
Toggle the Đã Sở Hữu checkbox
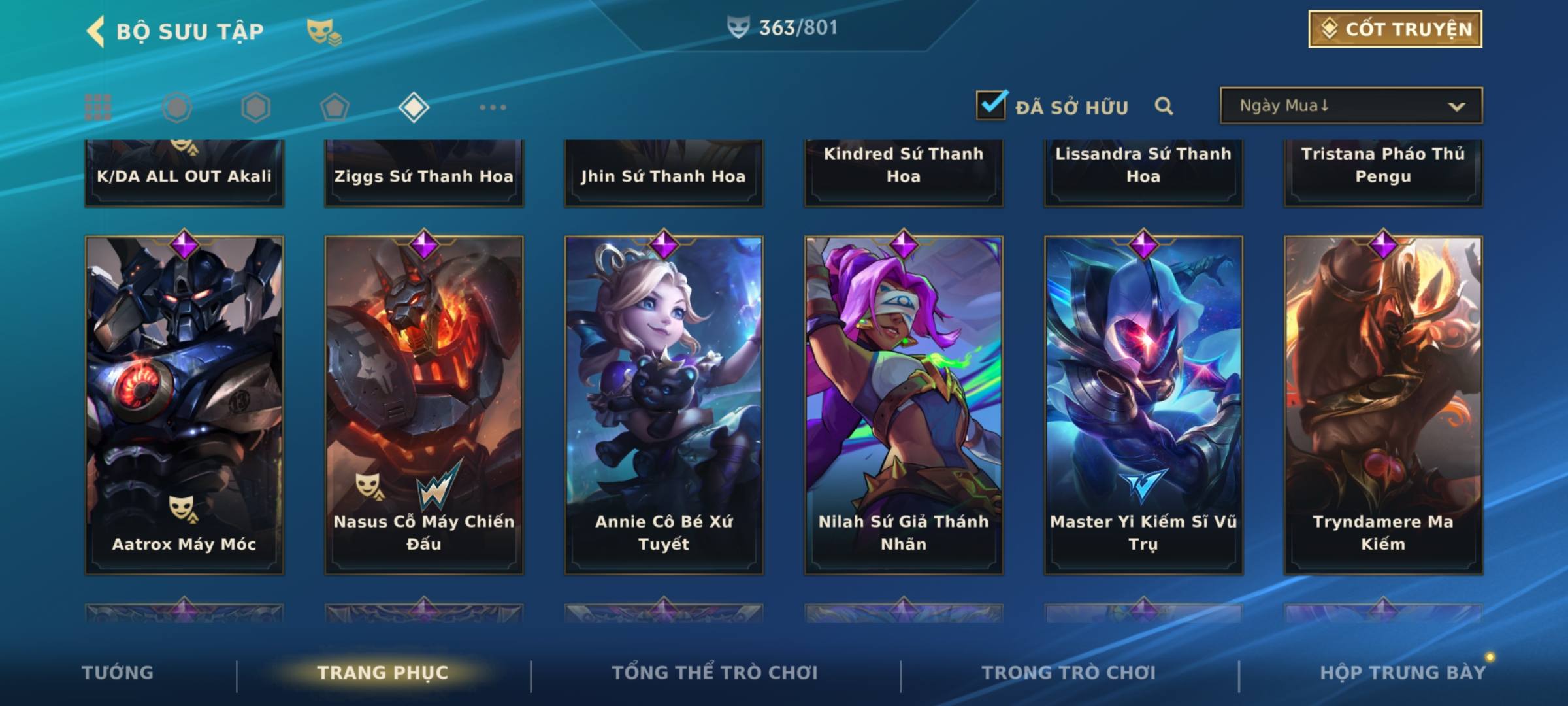click(991, 105)
